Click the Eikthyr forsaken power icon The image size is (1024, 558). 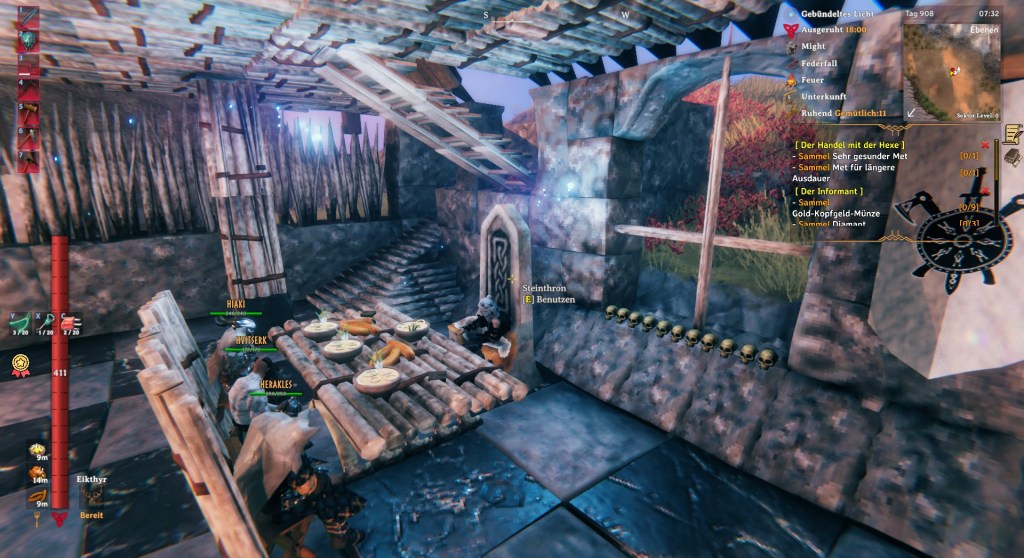click(x=92, y=497)
